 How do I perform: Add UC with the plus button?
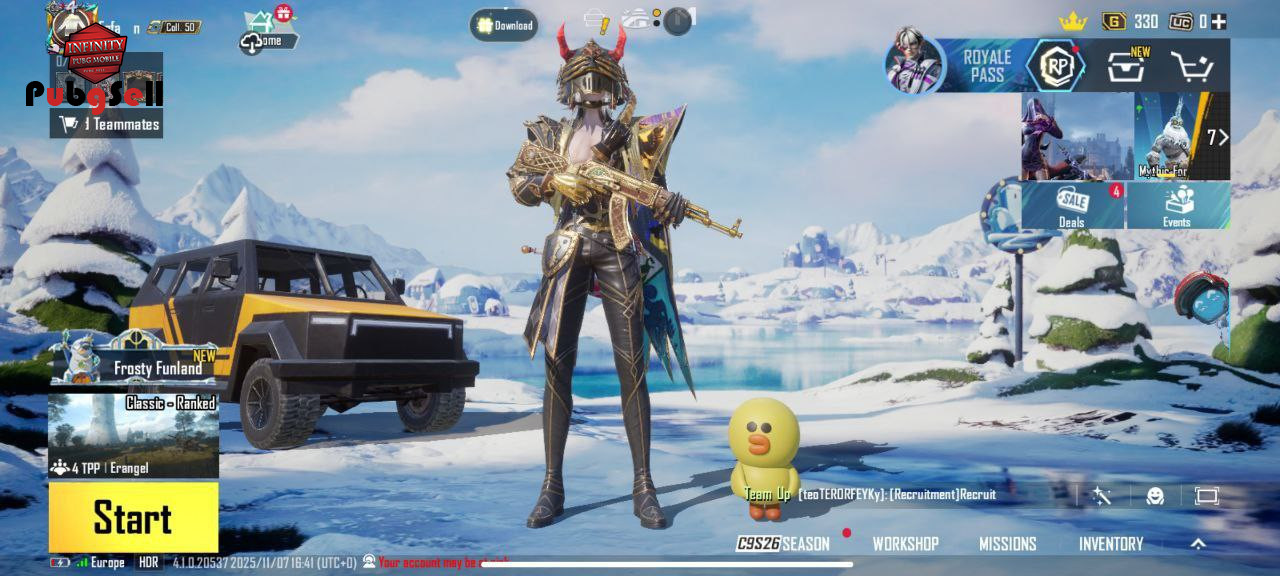pyautogui.click(x=1219, y=21)
